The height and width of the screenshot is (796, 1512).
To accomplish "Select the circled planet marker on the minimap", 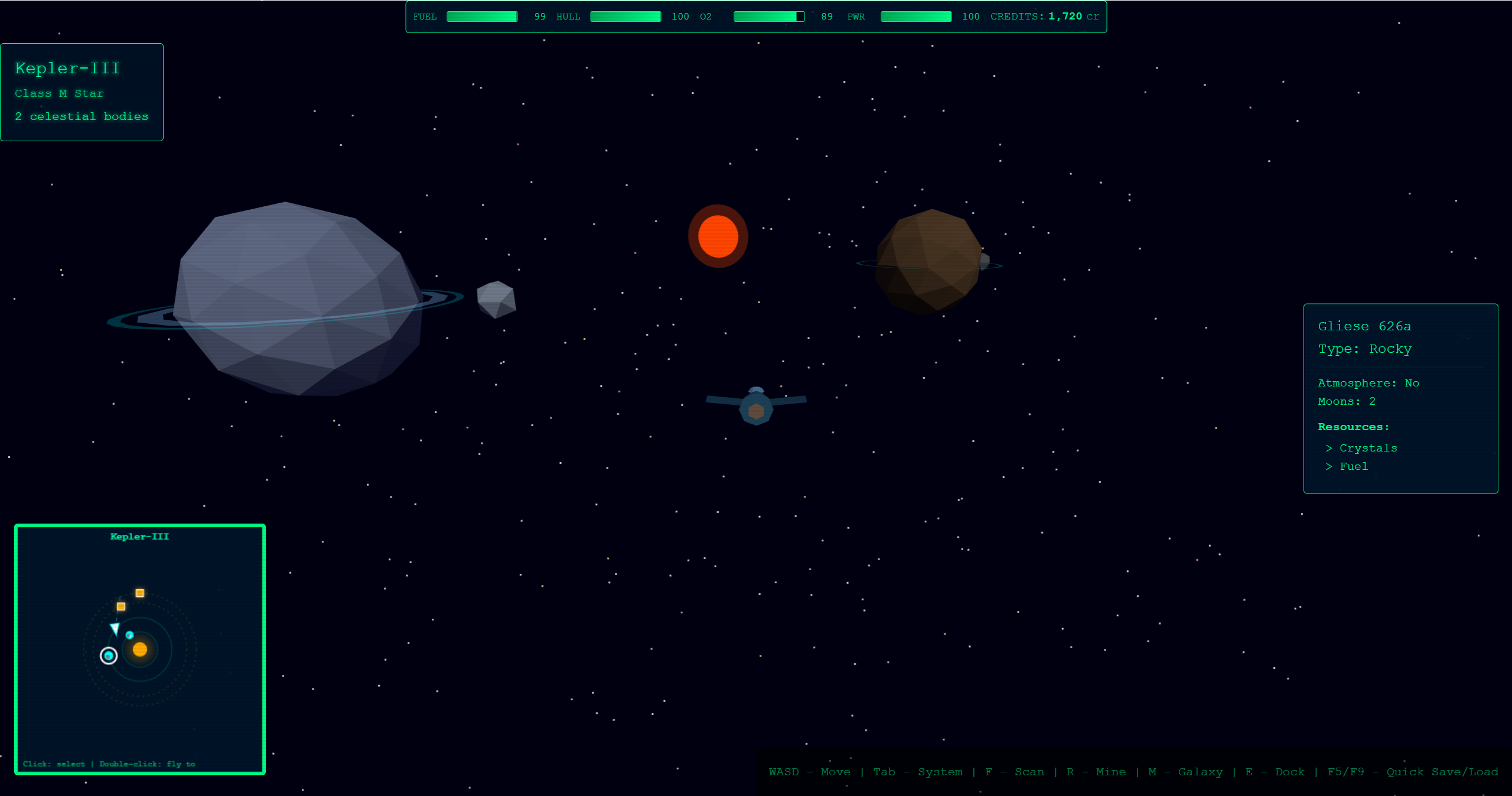I will pyautogui.click(x=107, y=656).
